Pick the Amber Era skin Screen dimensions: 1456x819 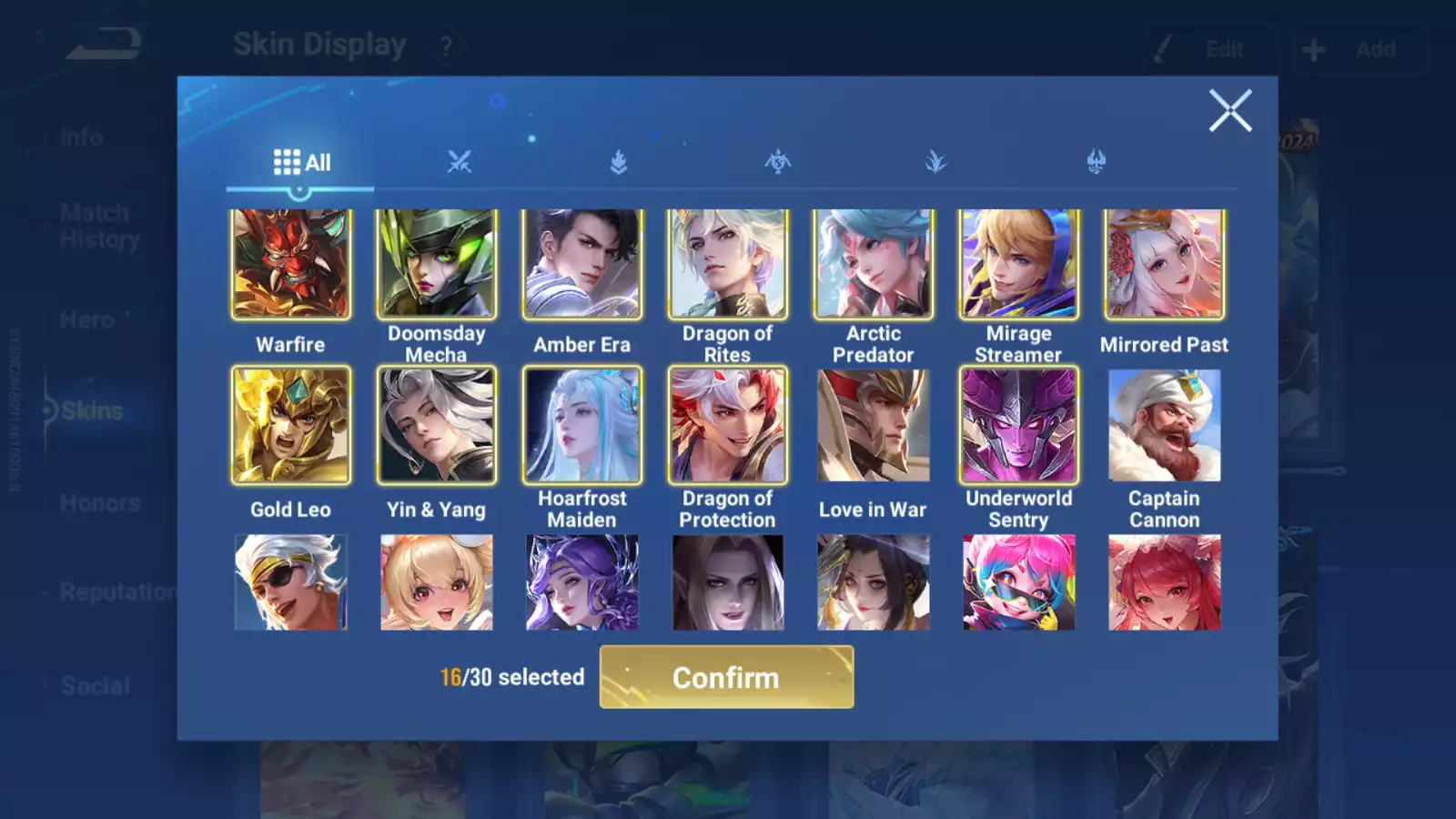tap(581, 265)
